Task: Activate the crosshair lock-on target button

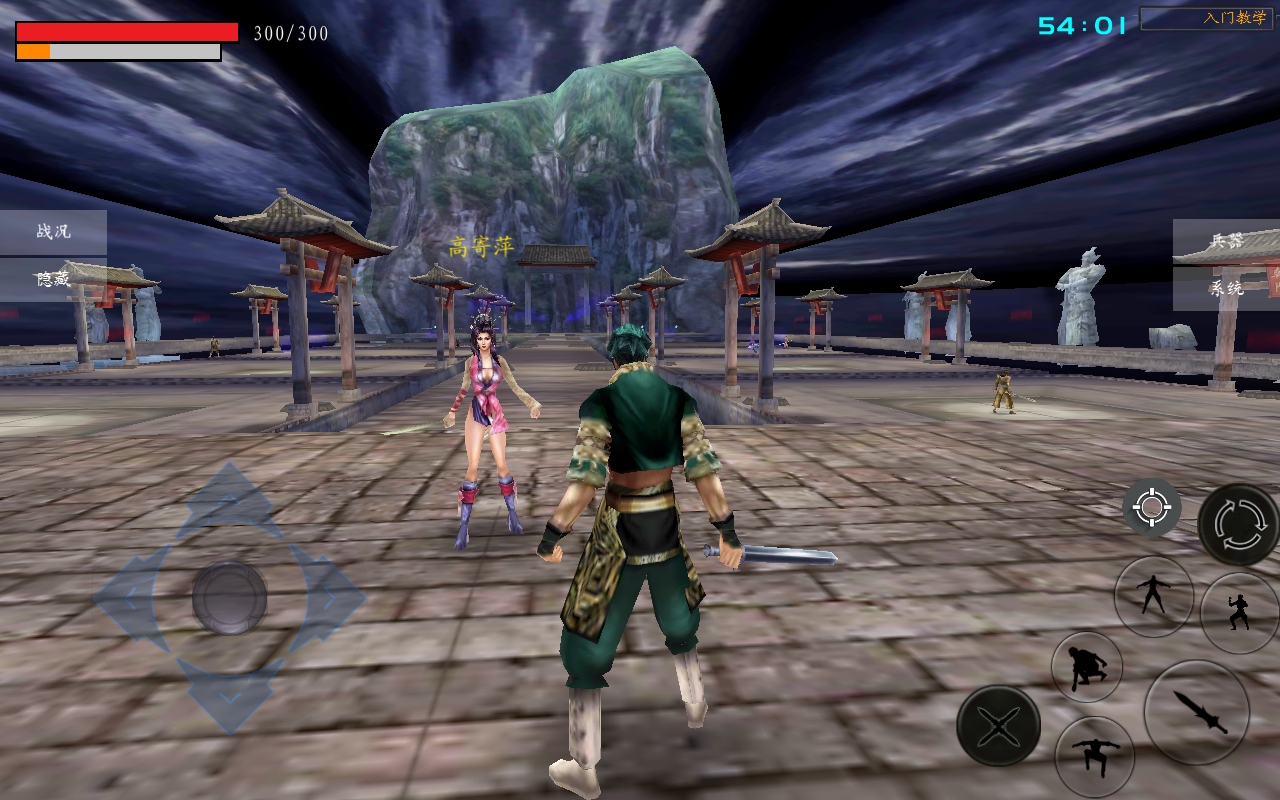Action: click(1151, 509)
